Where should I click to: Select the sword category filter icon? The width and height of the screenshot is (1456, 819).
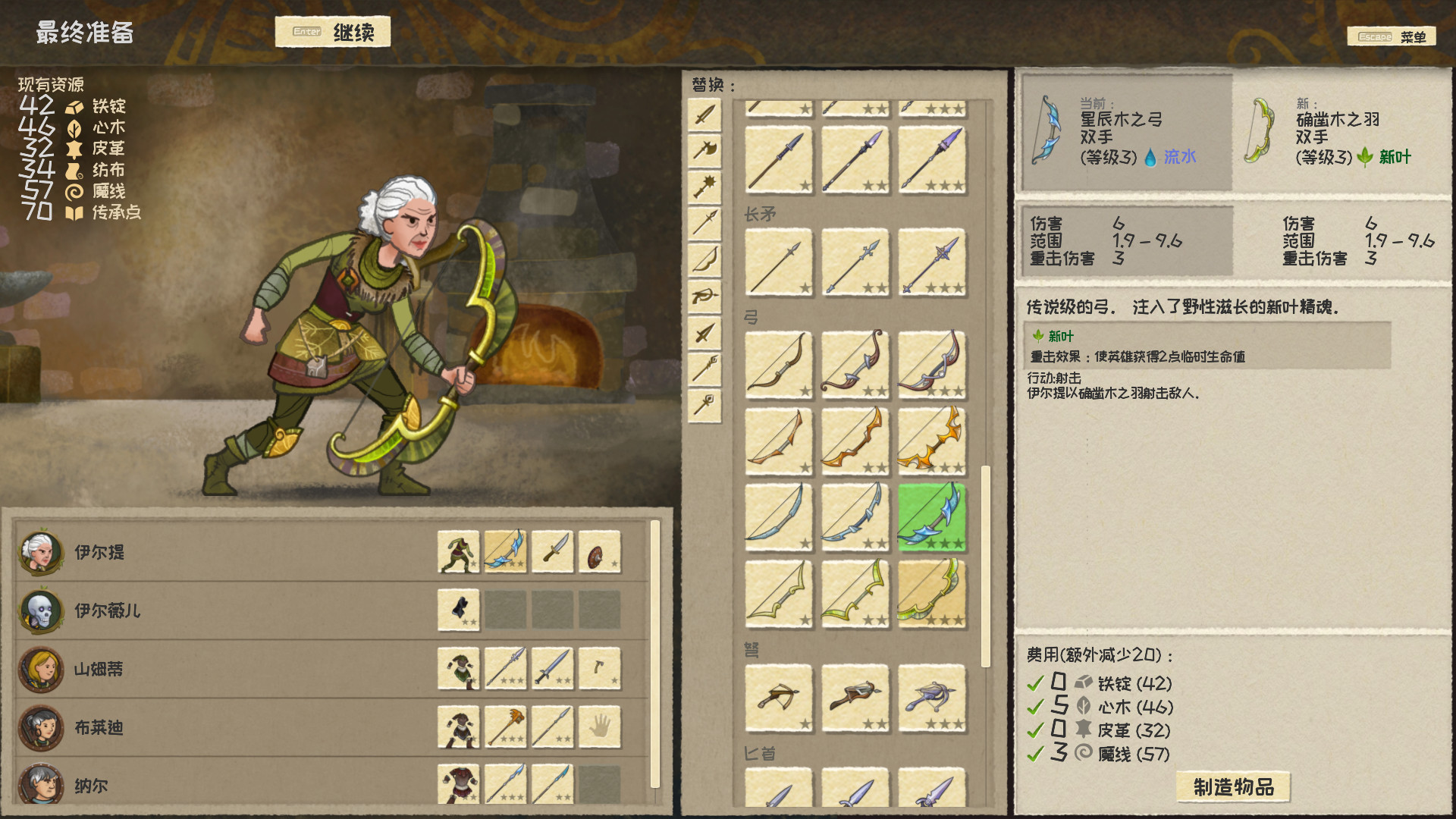(x=704, y=115)
